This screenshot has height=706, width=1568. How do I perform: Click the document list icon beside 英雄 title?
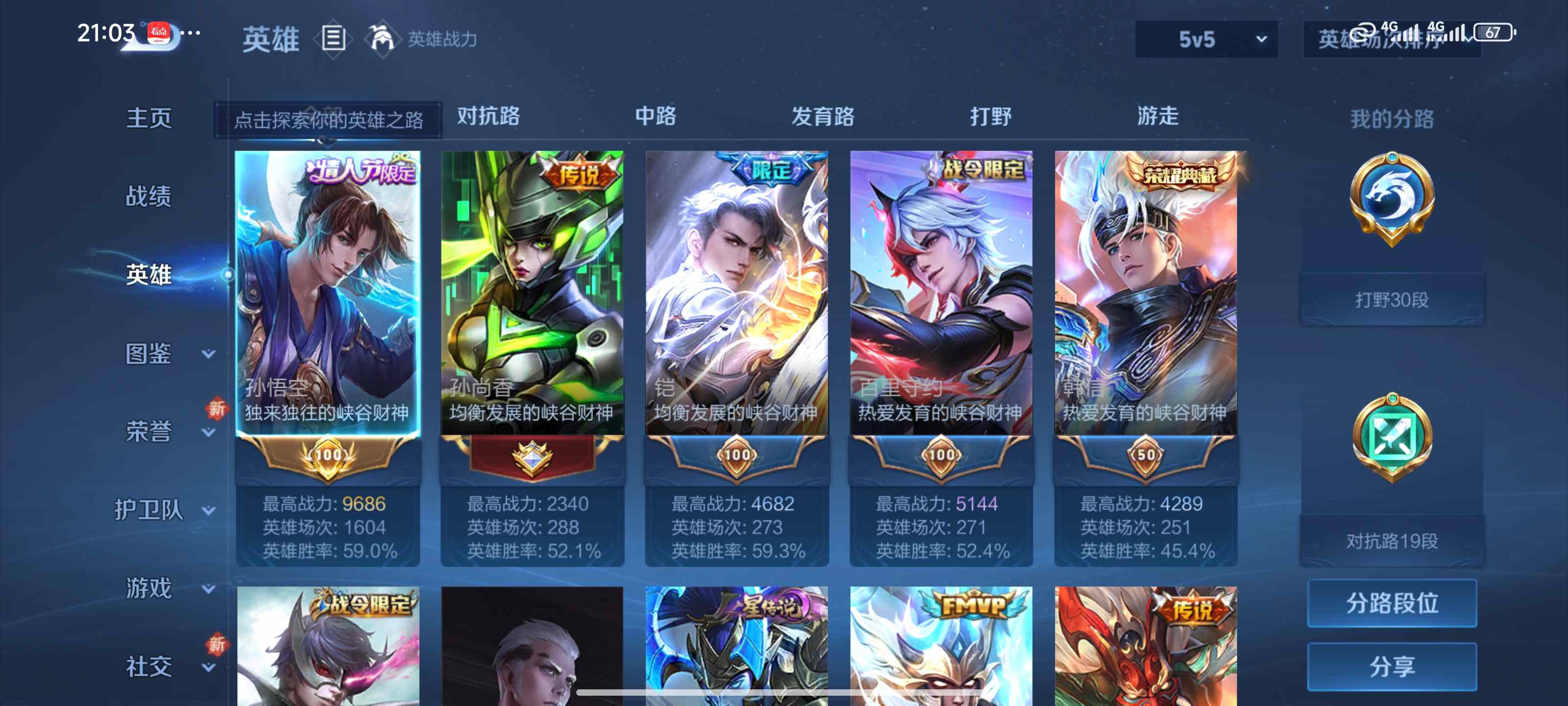pyautogui.click(x=333, y=39)
